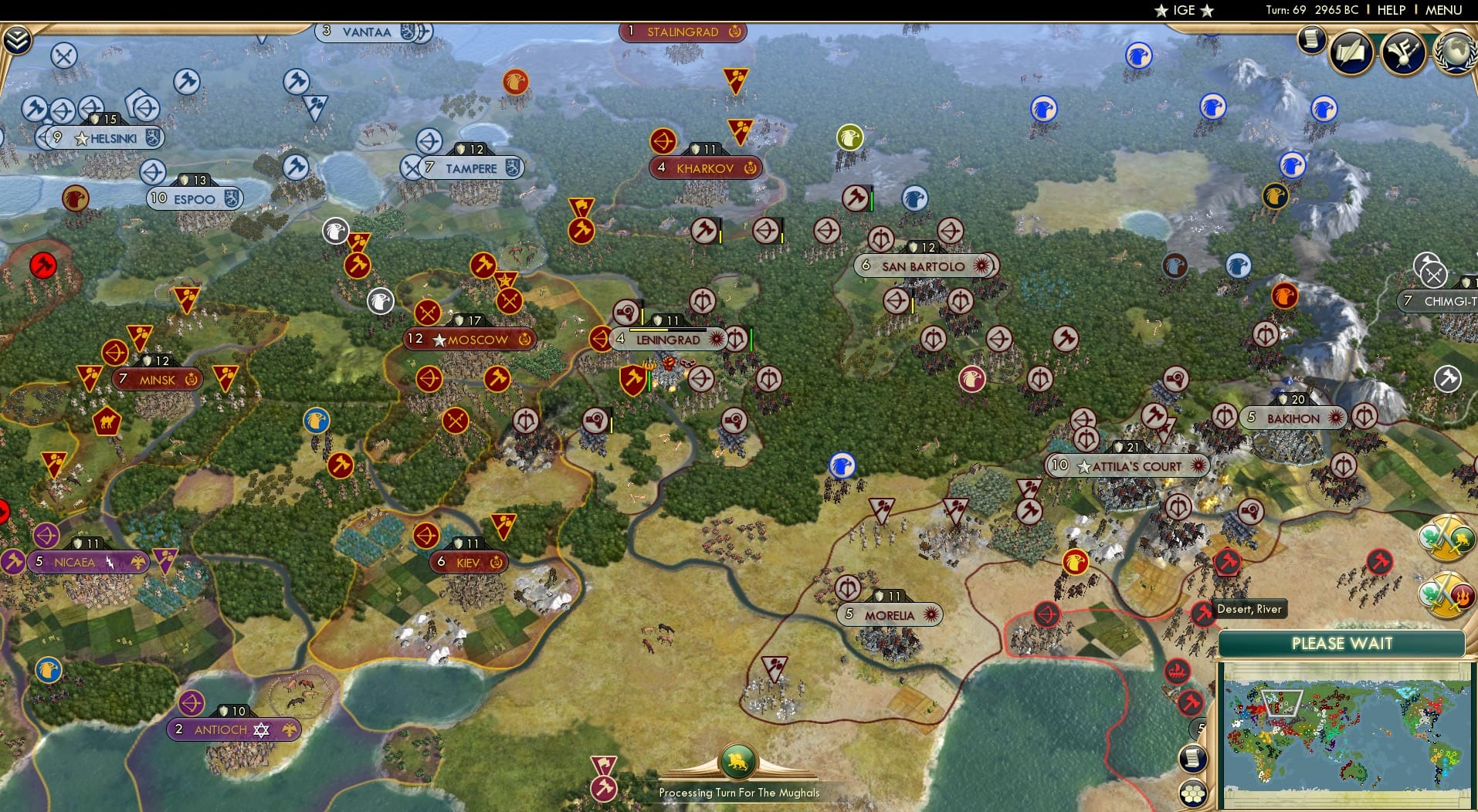Click the Leningrad city banner
Viewport: 1478px width, 812px height.
[x=667, y=340]
